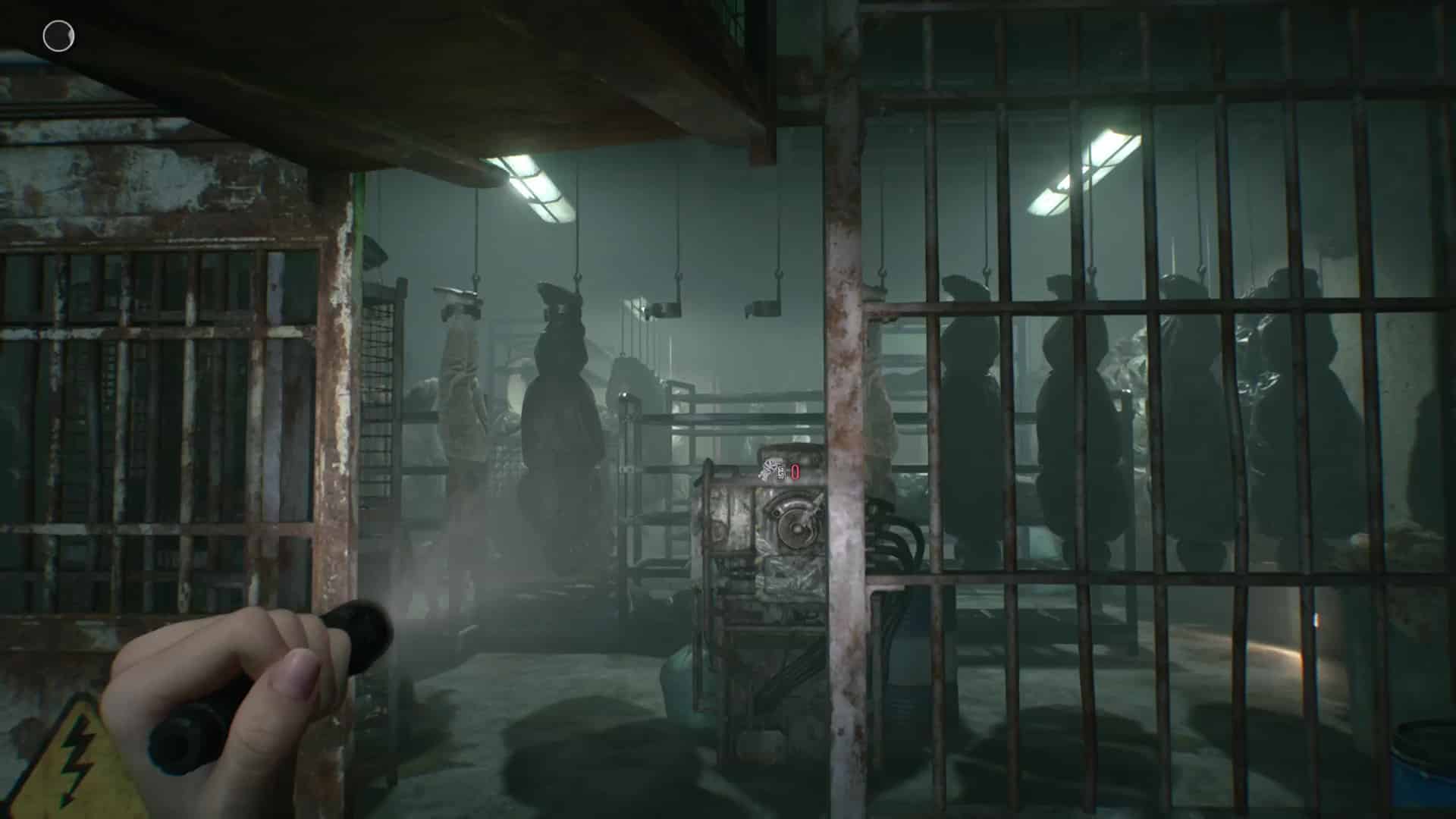Click the gear icon on the generator
The width and height of the screenshot is (1456, 819).
click(771, 471)
